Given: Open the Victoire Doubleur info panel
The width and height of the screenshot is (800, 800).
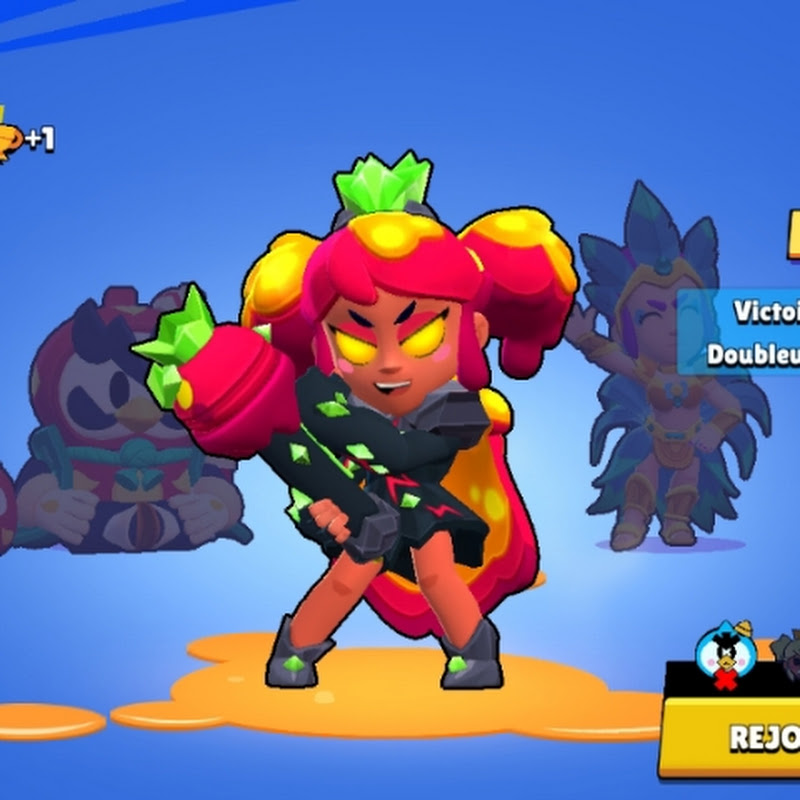Looking at the screenshot, I should coord(740,331).
